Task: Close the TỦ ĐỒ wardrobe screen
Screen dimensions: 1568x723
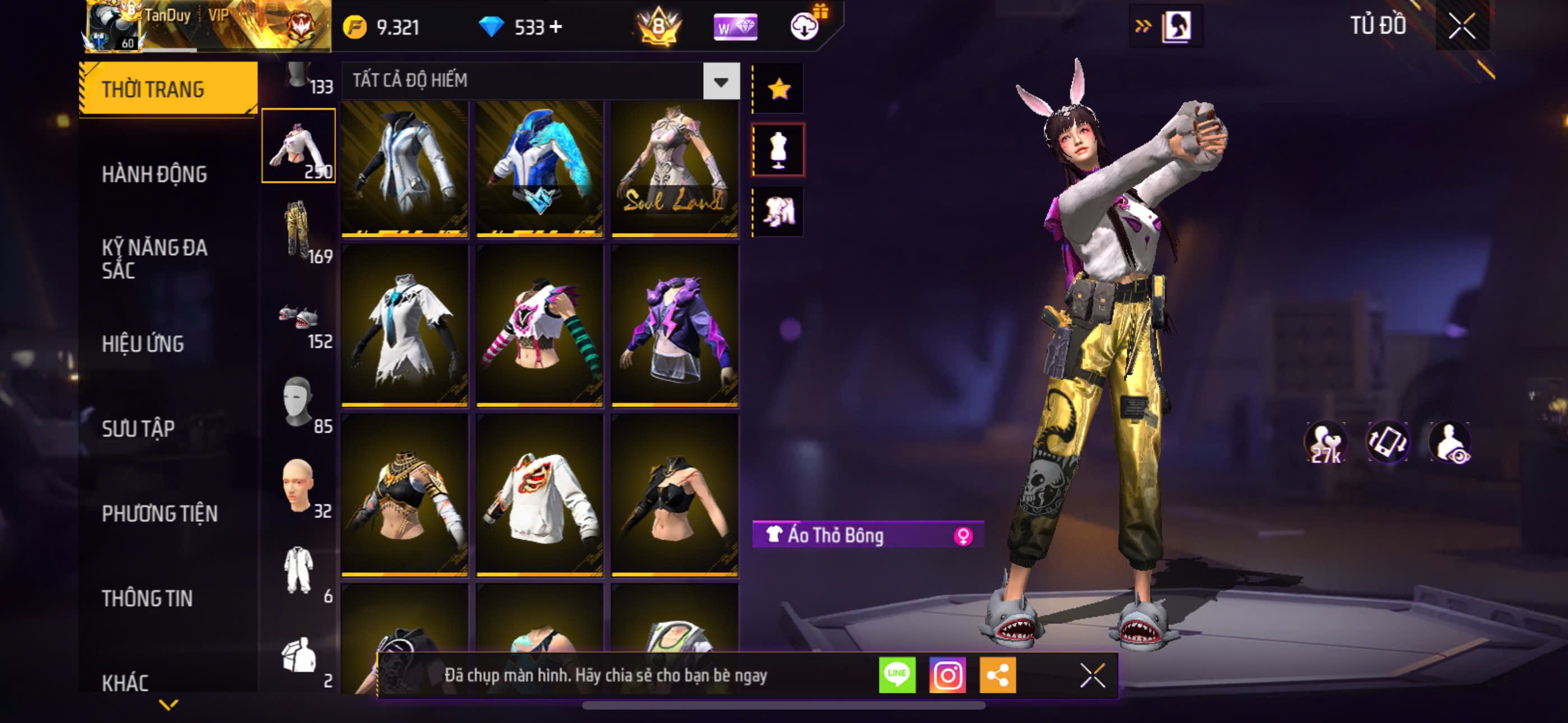Action: coord(1461,26)
